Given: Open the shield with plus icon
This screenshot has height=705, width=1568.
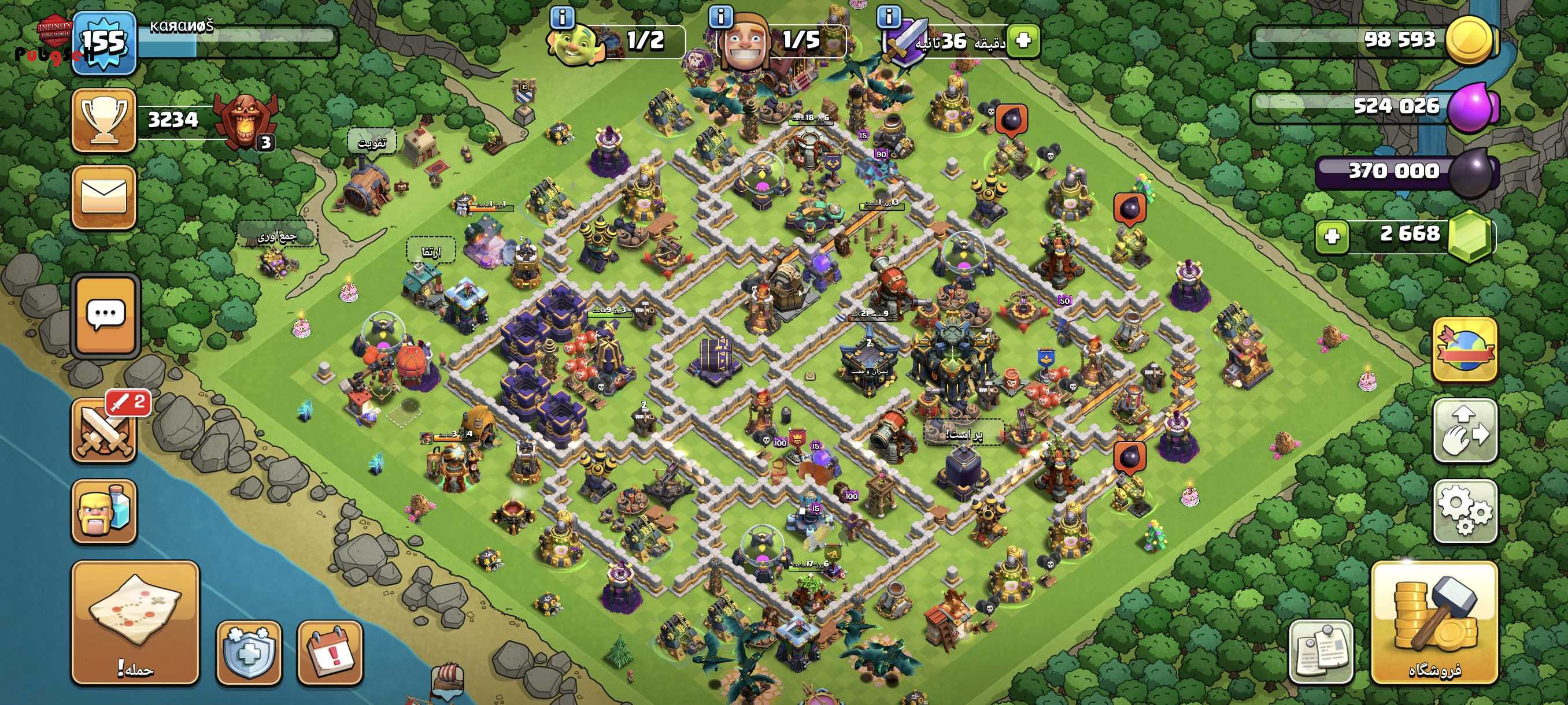Looking at the screenshot, I should 249,652.
